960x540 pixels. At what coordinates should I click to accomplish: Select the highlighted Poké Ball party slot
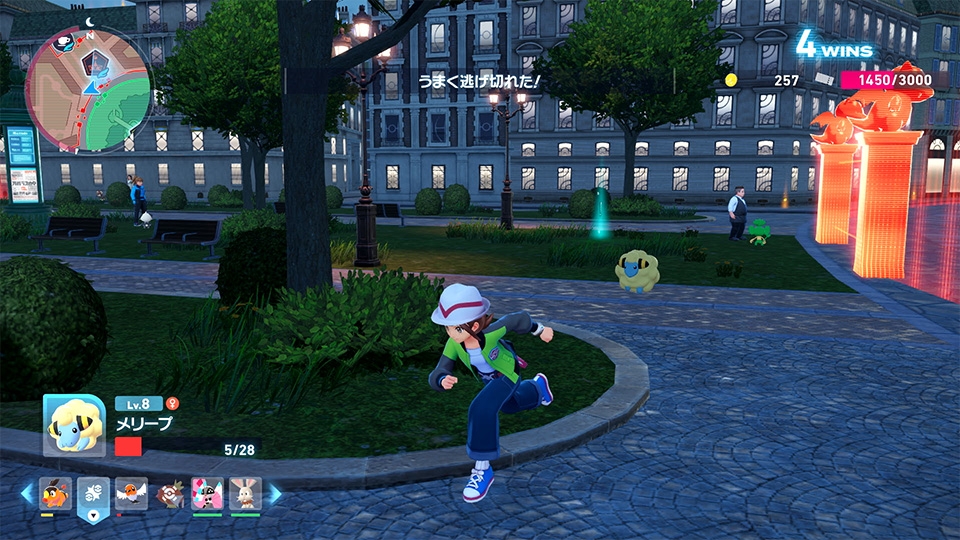click(92, 494)
